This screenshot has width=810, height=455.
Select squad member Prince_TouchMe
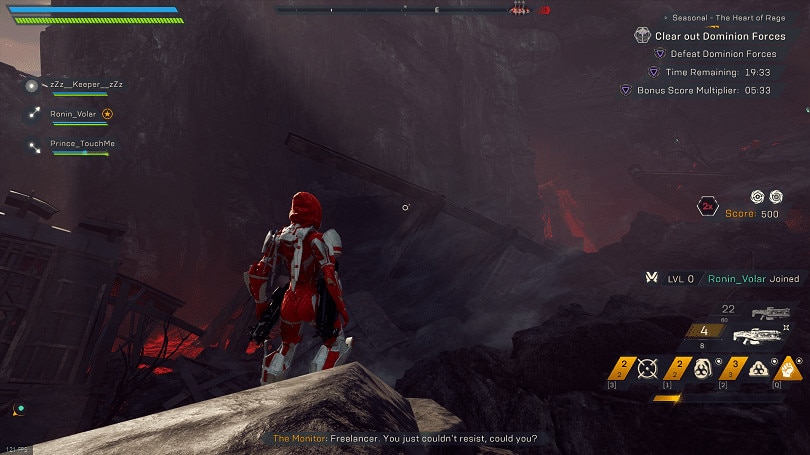(x=82, y=144)
